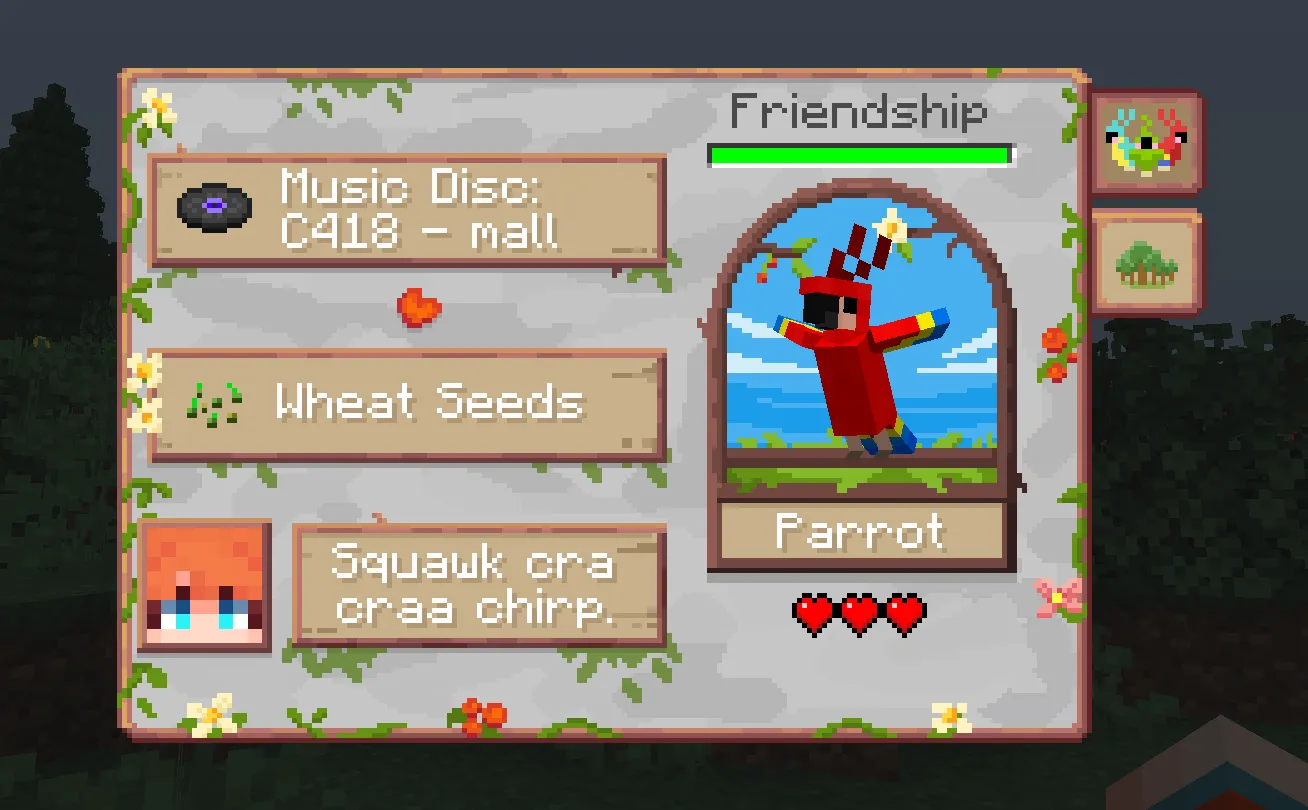
Task: Select the wheat seeds icon
Action: pos(216,402)
